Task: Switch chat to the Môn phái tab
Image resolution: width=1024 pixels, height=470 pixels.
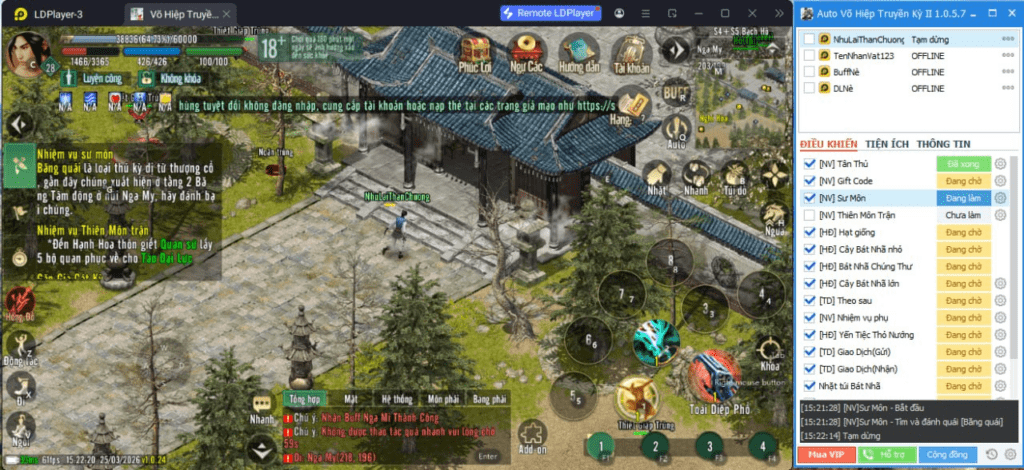Action: (442, 399)
